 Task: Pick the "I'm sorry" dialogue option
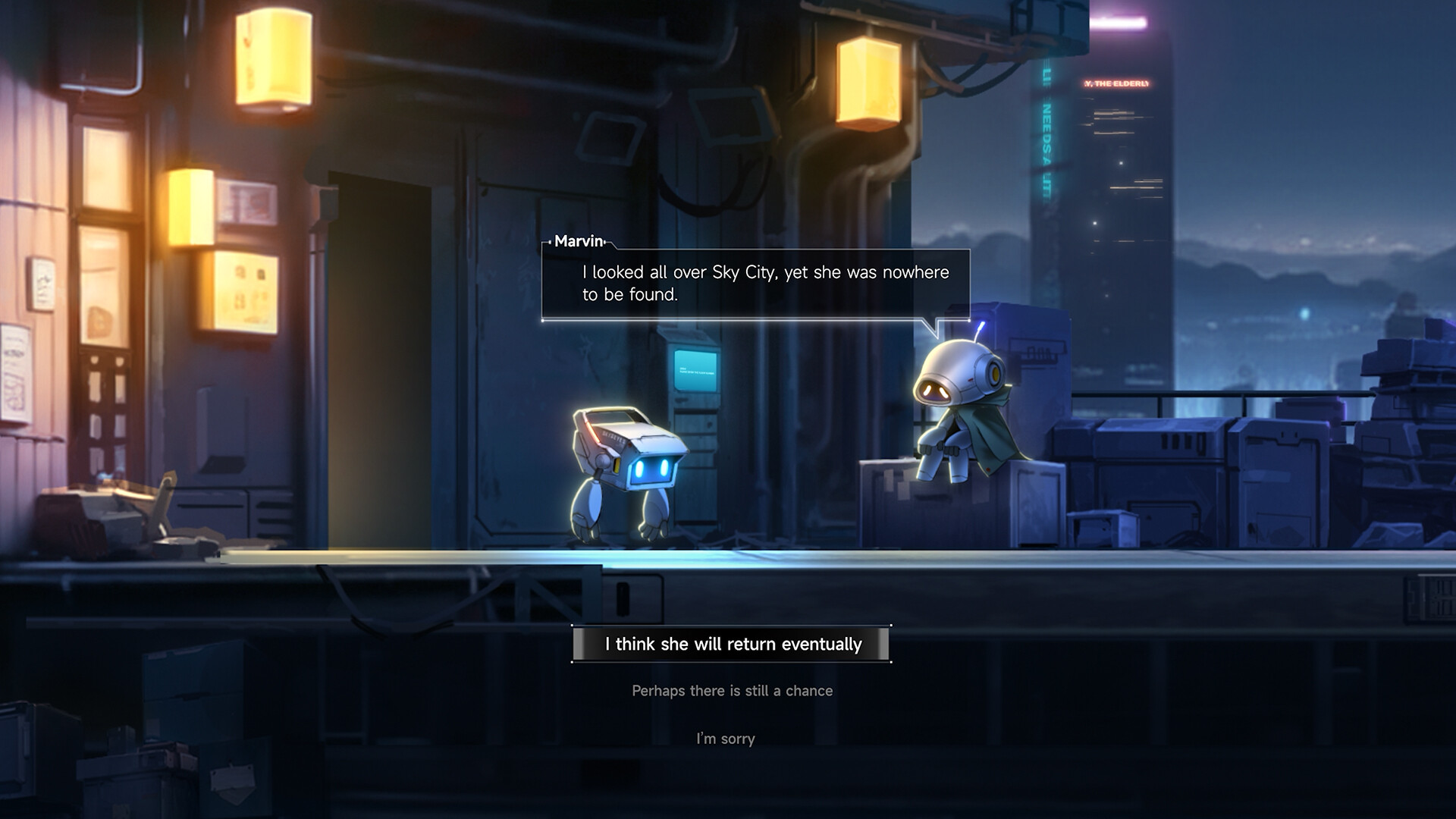tap(726, 738)
